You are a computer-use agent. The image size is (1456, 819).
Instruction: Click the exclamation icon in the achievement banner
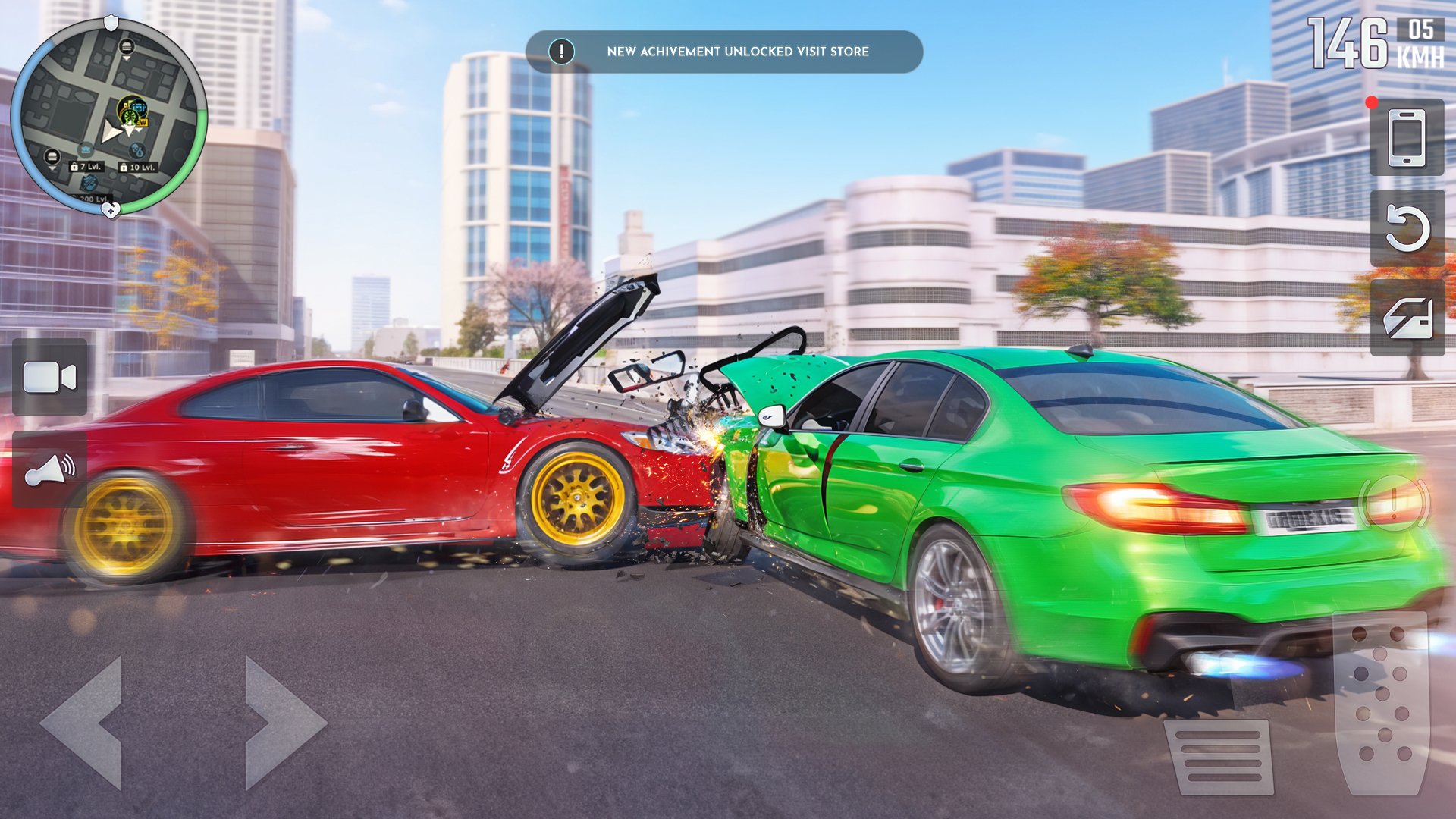[x=561, y=52]
